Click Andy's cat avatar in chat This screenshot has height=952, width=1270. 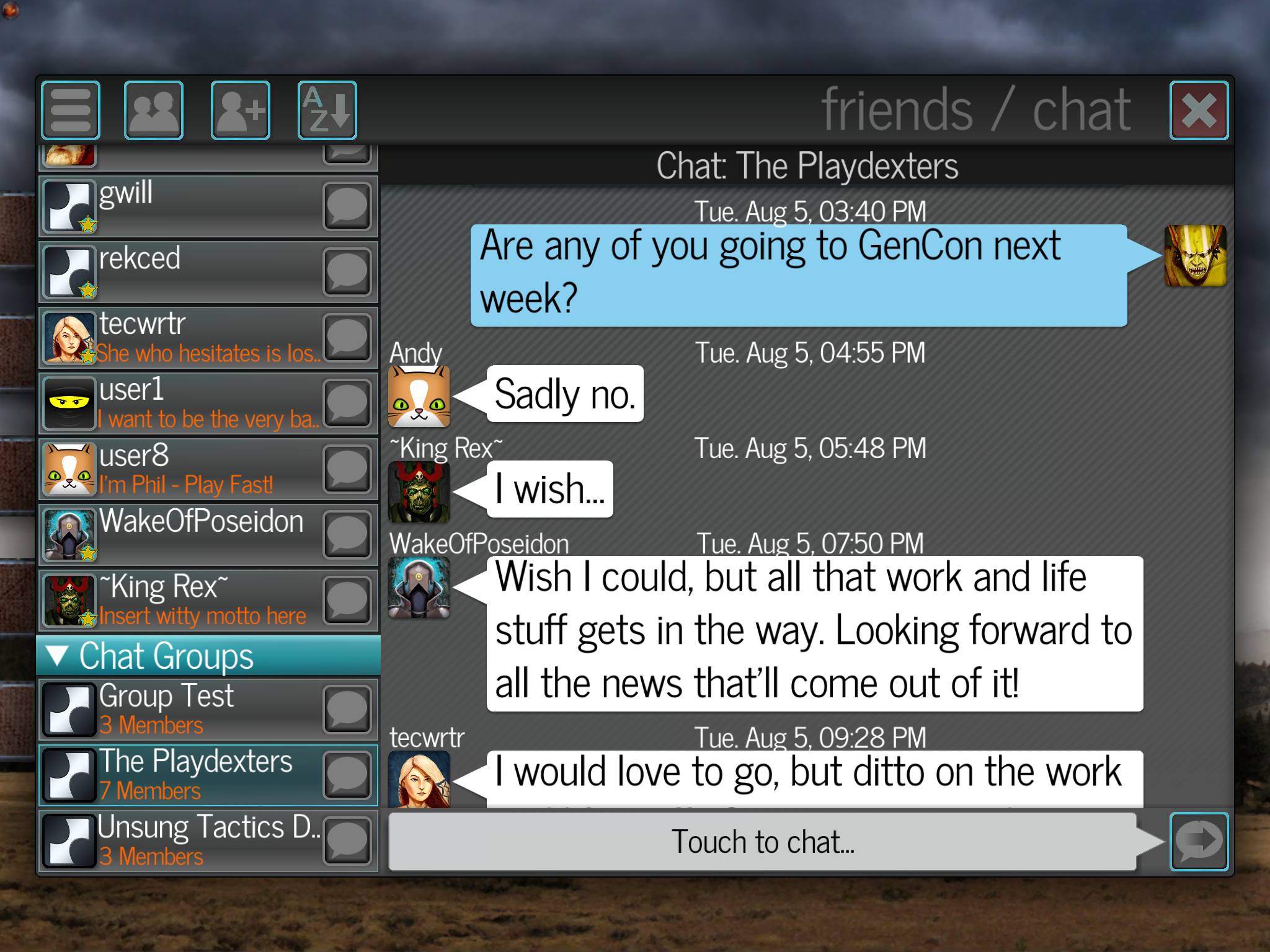[419, 396]
